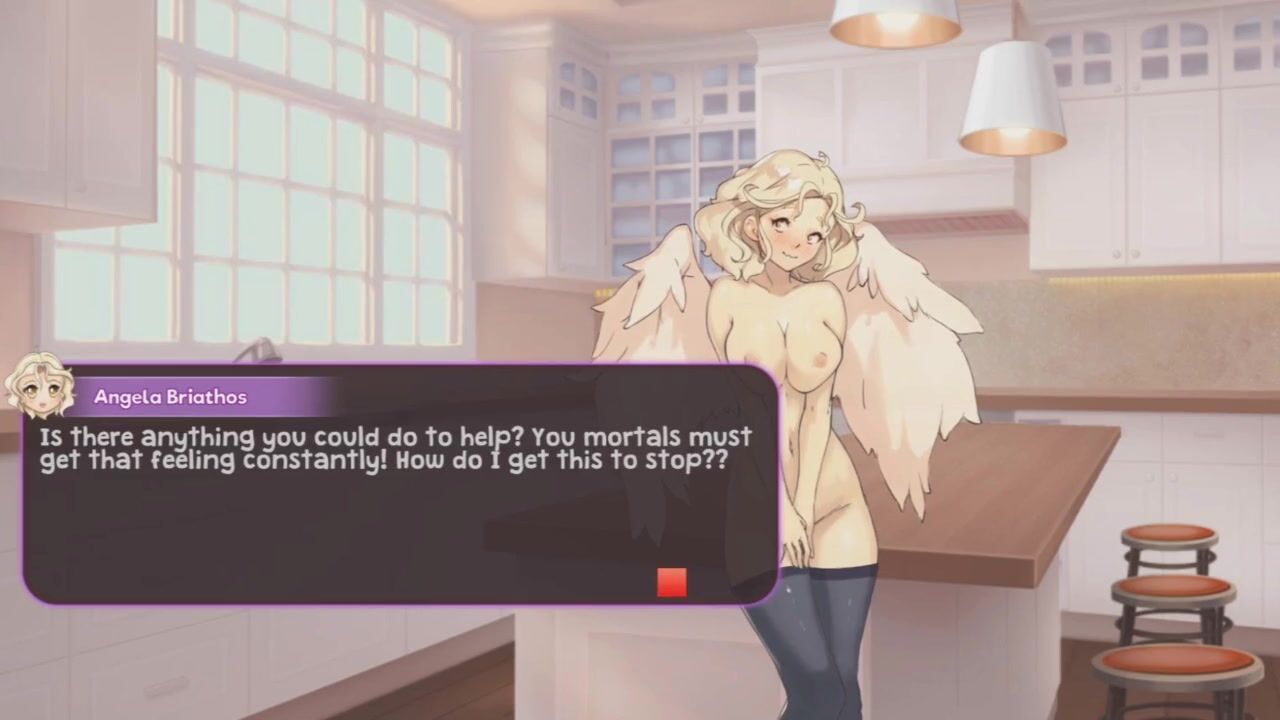
Task: Click the red square continue indicator
Action: pyautogui.click(x=671, y=582)
